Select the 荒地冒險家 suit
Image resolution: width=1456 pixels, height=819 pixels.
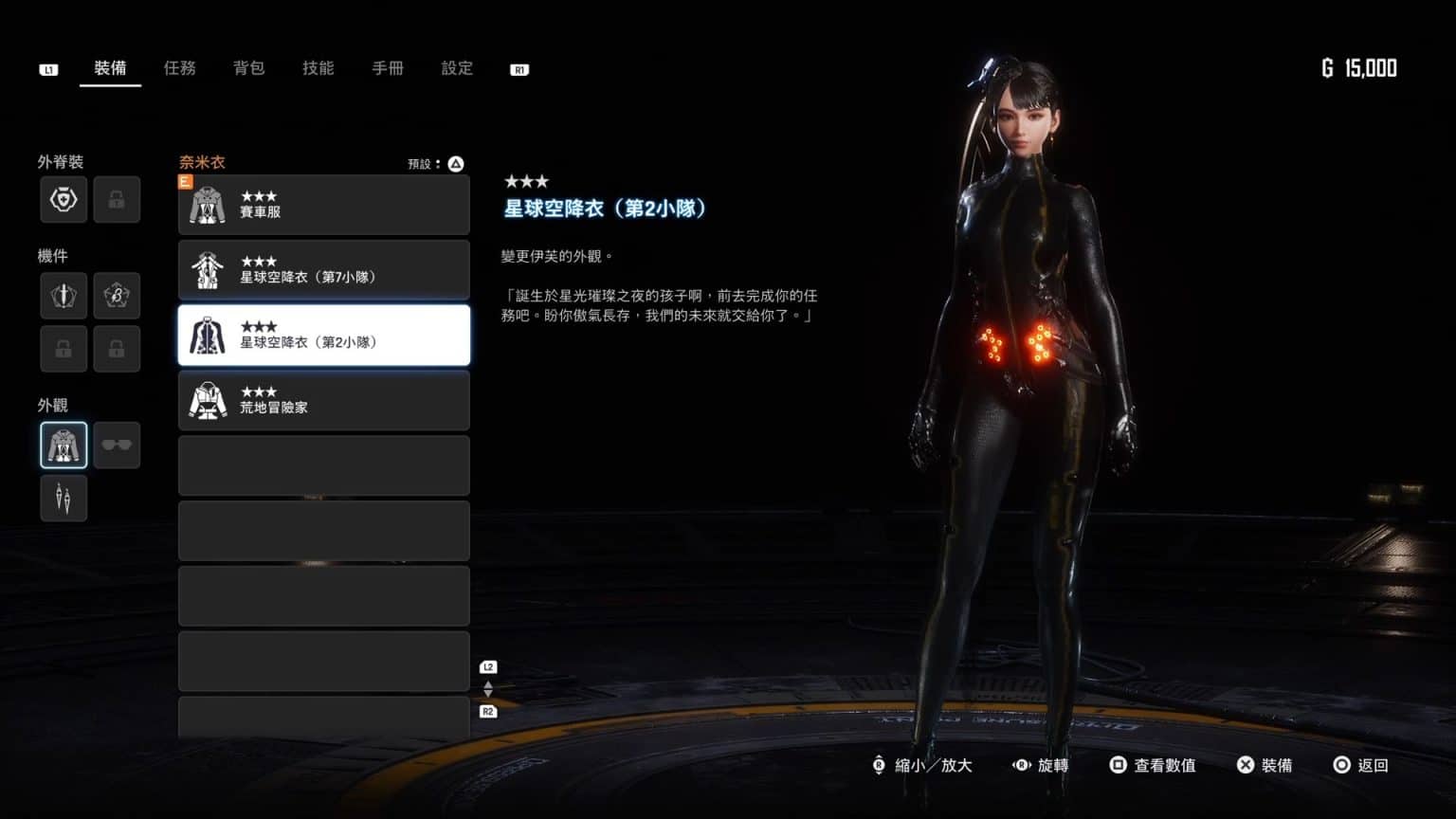[x=323, y=400]
